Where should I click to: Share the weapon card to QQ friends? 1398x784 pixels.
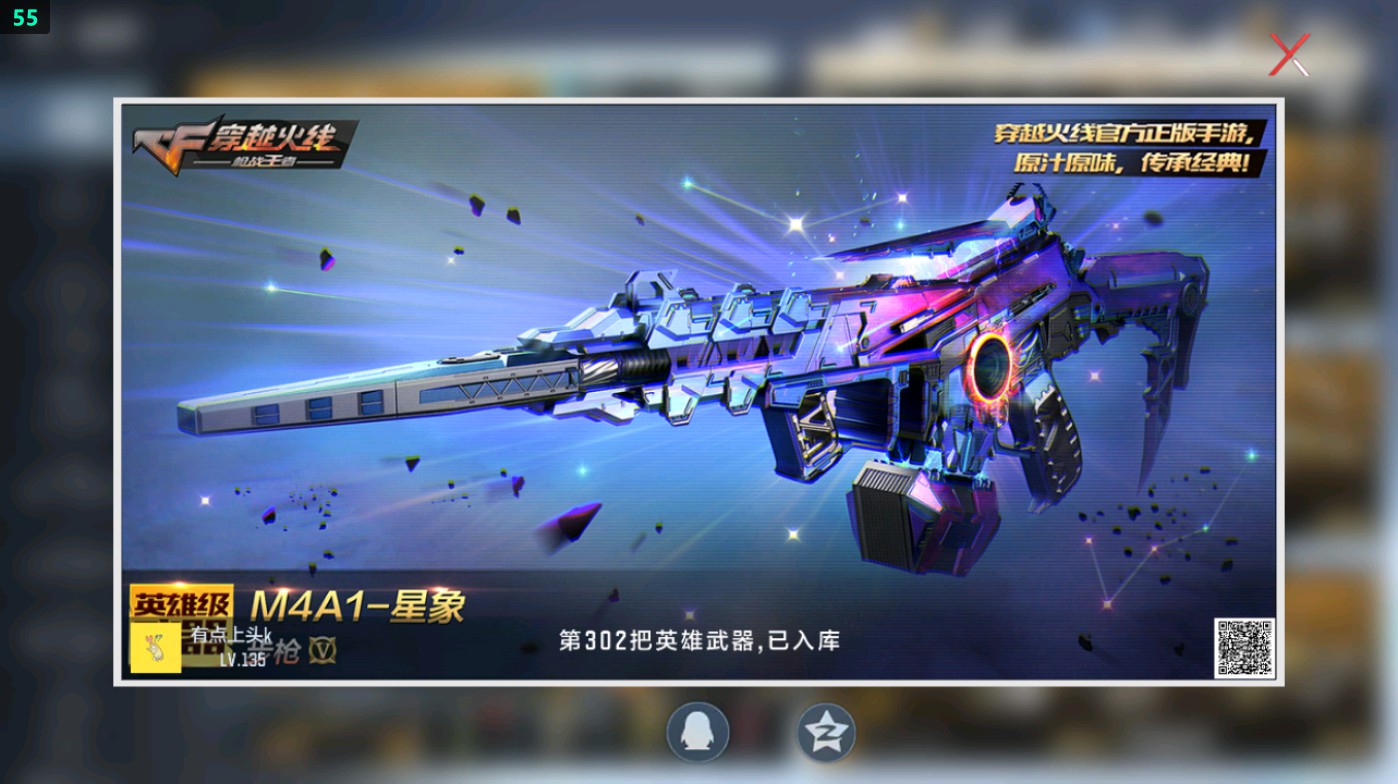click(698, 732)
